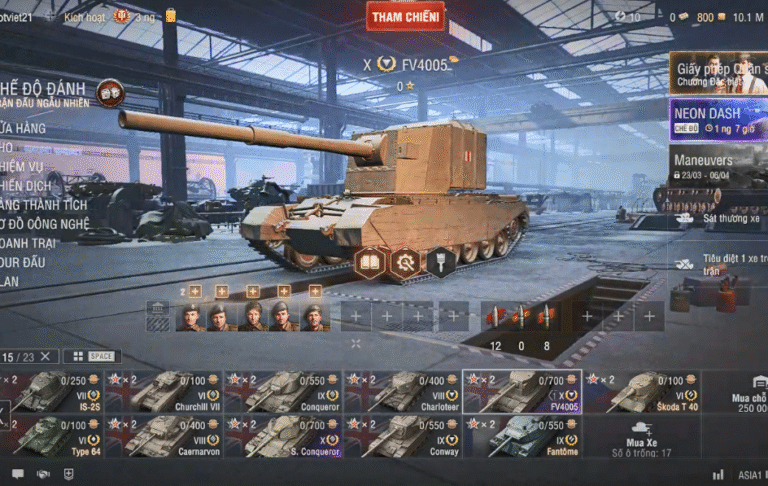The width and height of the screenshot is (768, 486).
Task: Click the Mua Xe buy vehicle slot
Action: (x=640, y=437)
